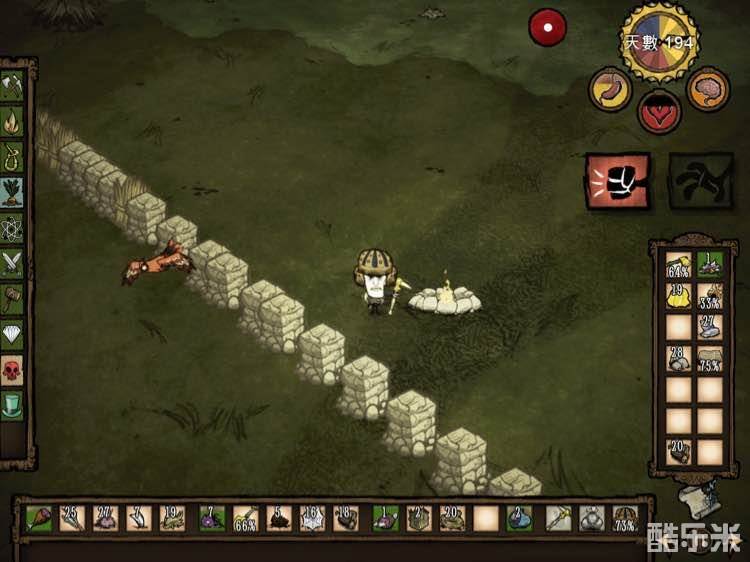Switch to the Dress top-hat tab
750x562 pixels.
(x=13, y=406)
